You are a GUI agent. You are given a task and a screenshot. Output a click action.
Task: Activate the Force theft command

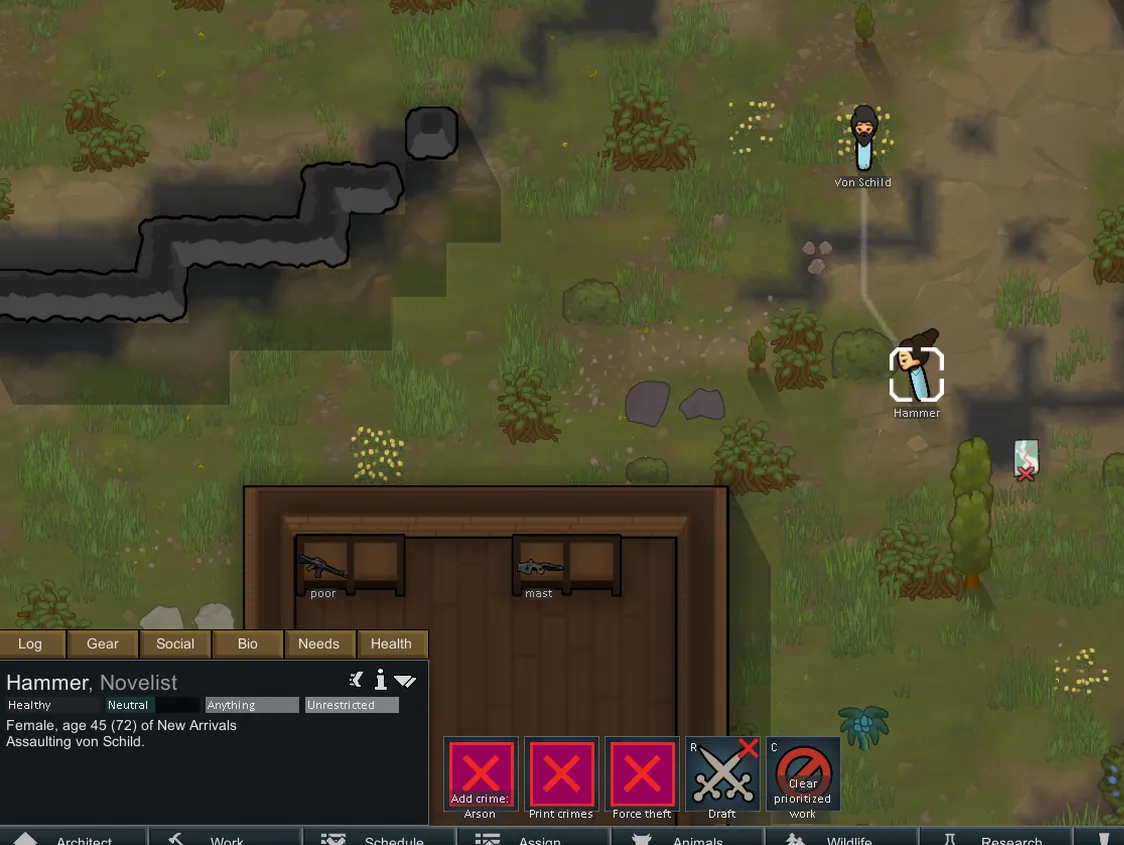click(x=641, y=775)
